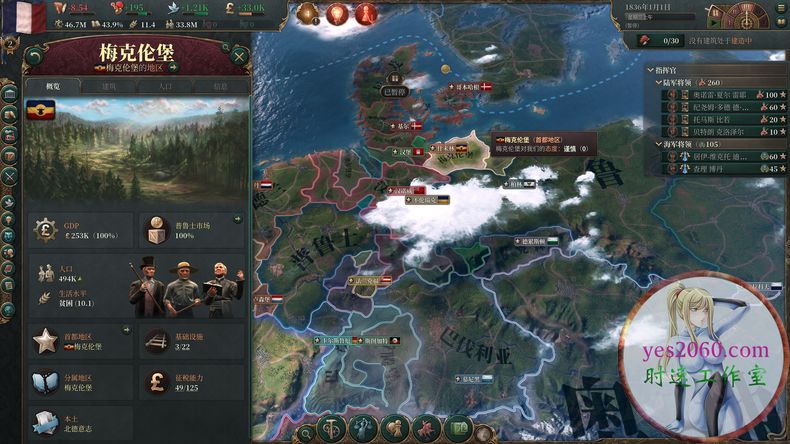The height and width of the screenshot is (444, 790).
Task: Open the 梅克伦堡的地区 link
Action: click(x=138, y=67)
